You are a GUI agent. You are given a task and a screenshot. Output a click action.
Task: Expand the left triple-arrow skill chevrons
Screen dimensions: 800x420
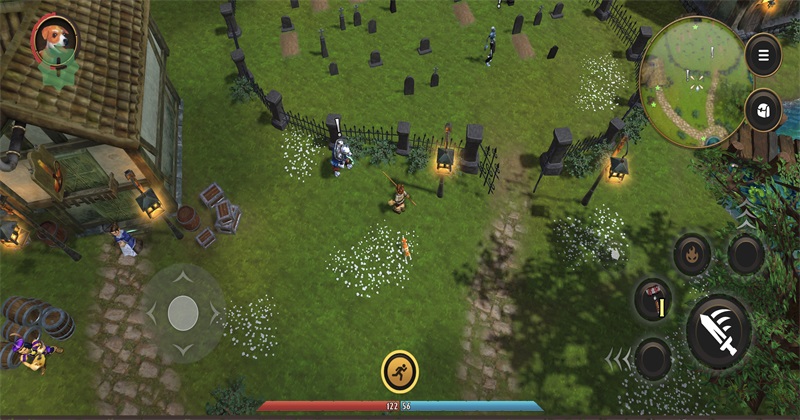click(618, 357)
